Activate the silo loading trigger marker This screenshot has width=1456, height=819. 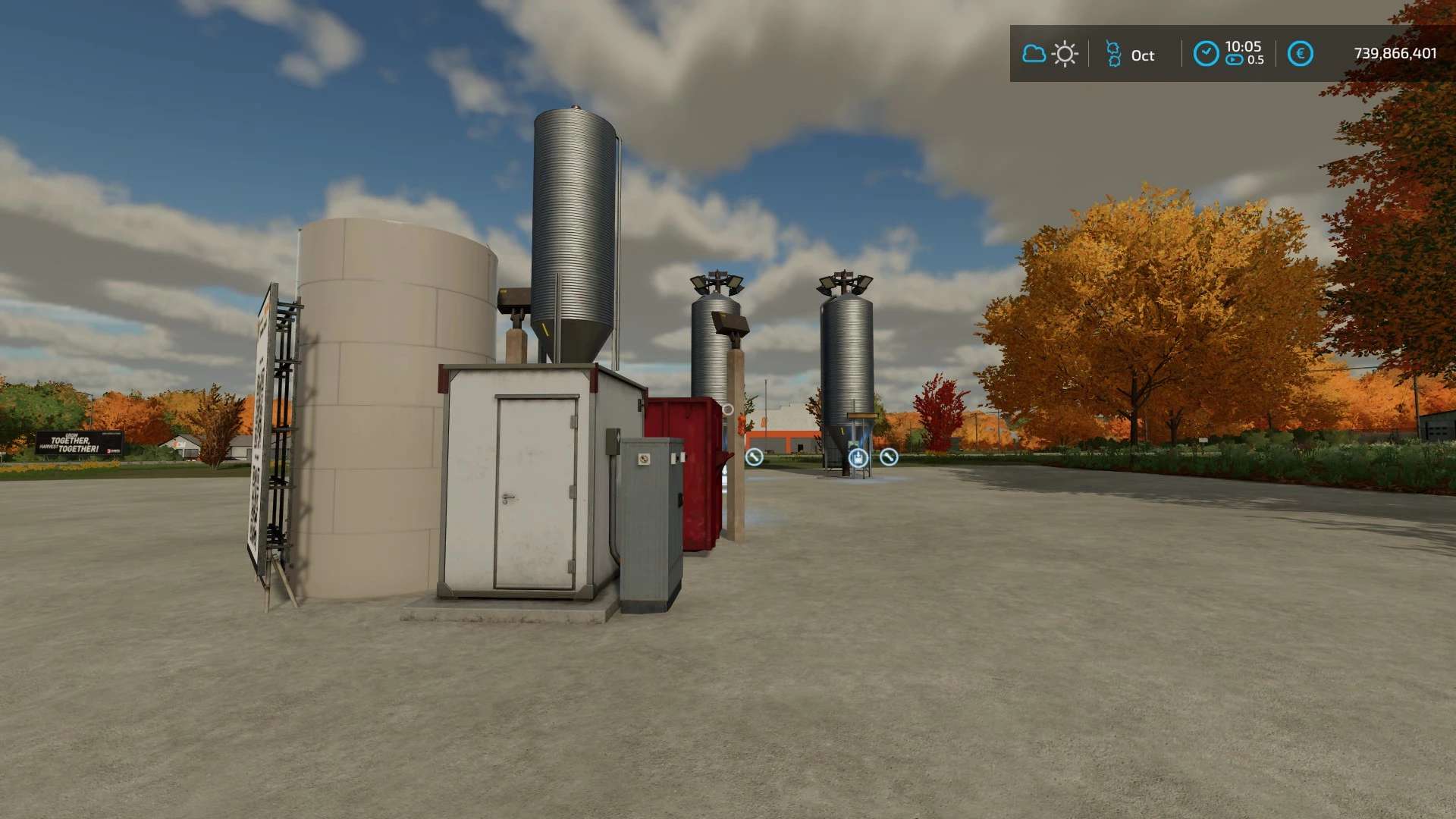tap(858, 457)
